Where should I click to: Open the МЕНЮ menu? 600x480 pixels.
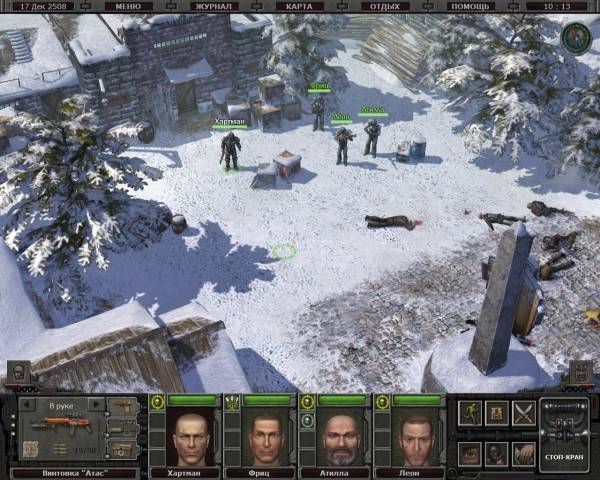128,6
